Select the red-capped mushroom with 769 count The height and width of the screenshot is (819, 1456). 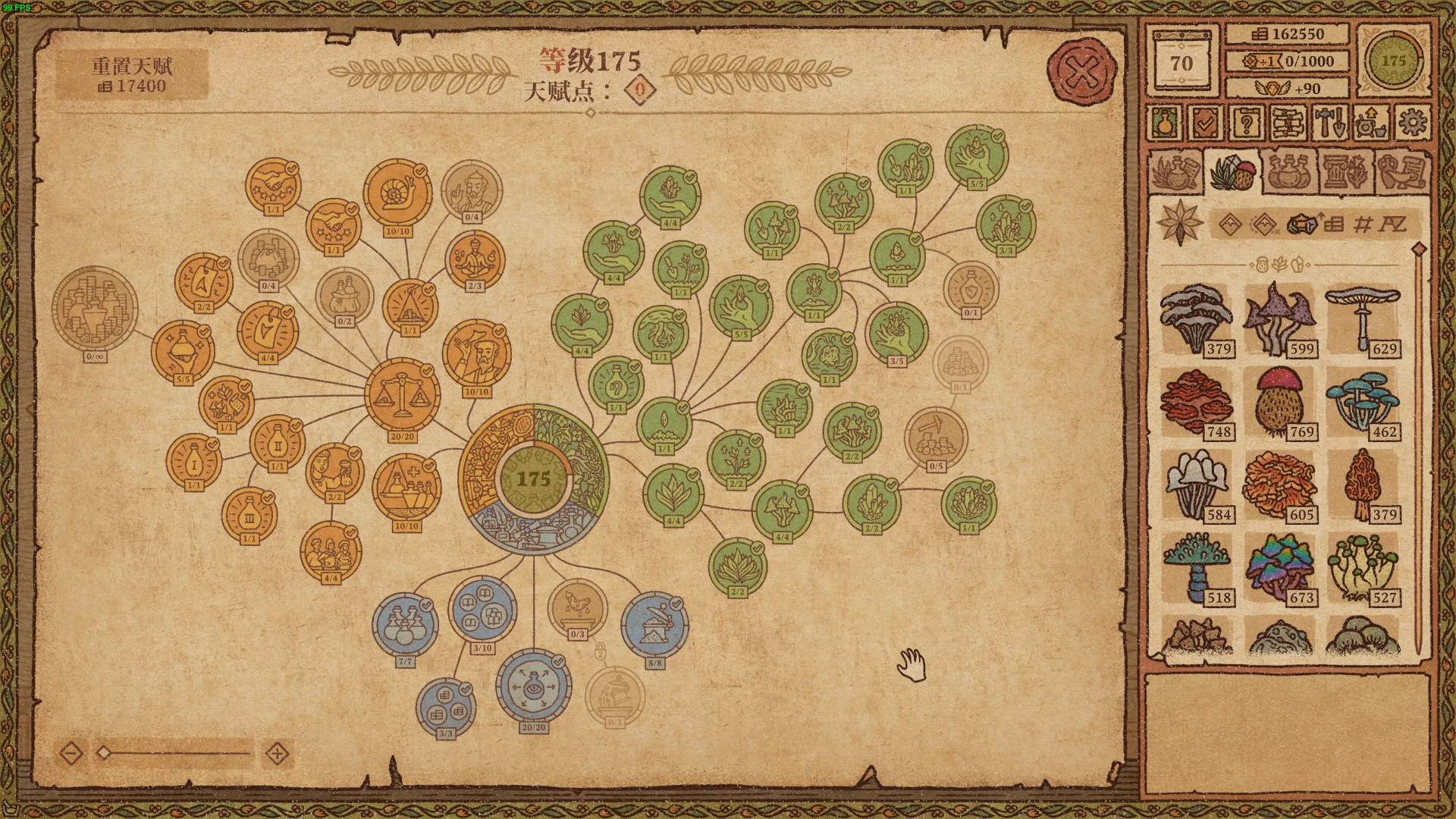click(1280, 403)
